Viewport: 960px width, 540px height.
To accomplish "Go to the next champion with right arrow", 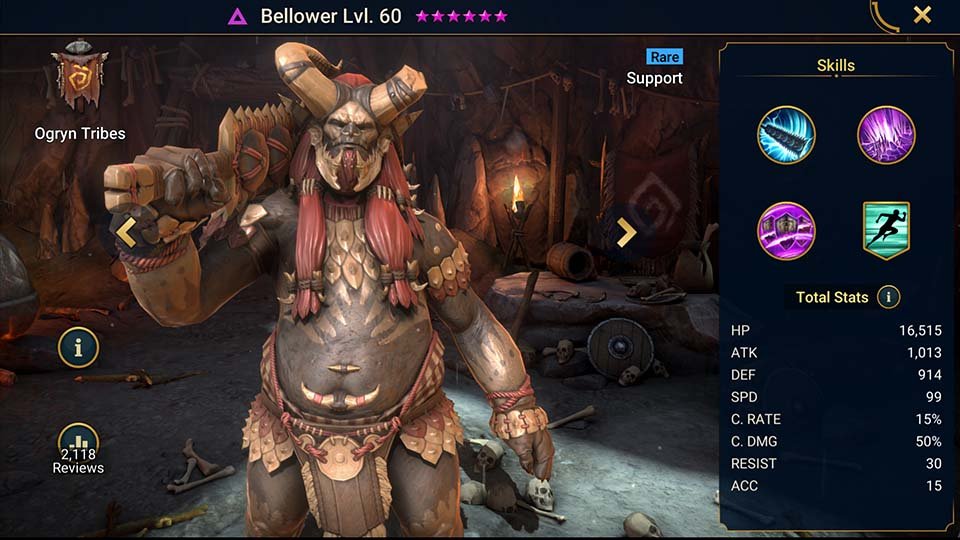I will tap(626, 232).
